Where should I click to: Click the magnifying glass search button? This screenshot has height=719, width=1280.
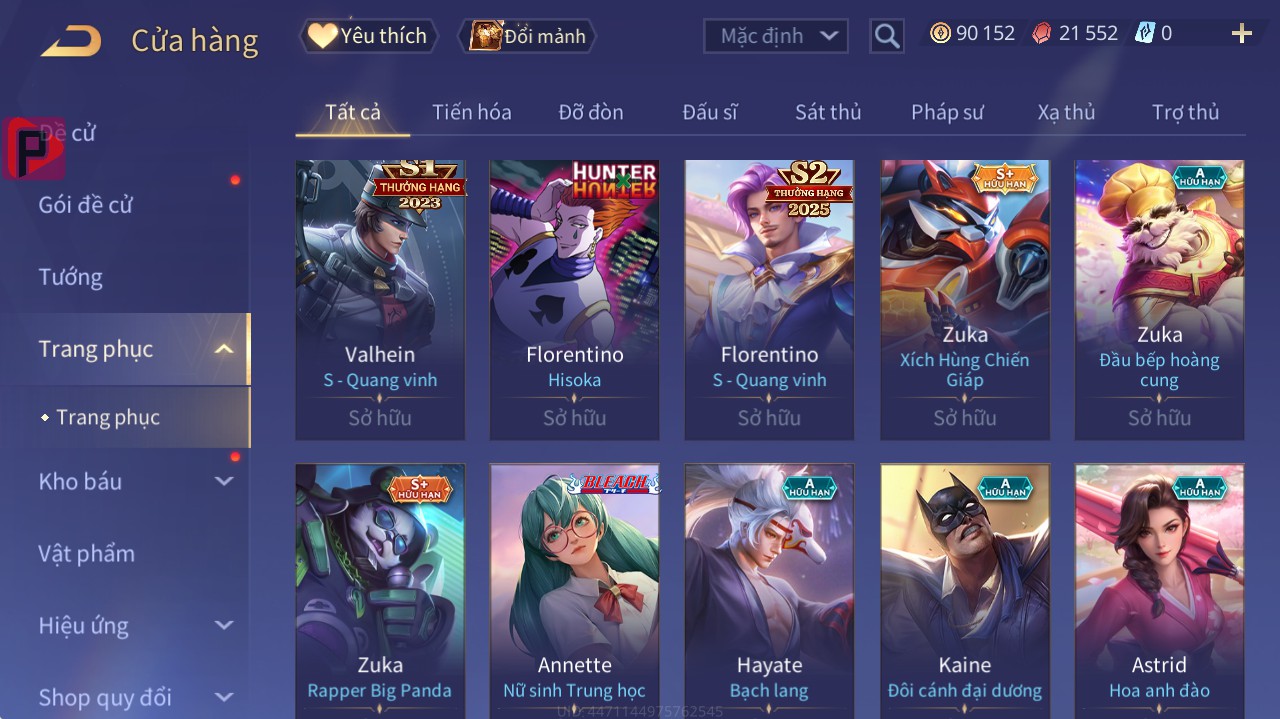886,36
